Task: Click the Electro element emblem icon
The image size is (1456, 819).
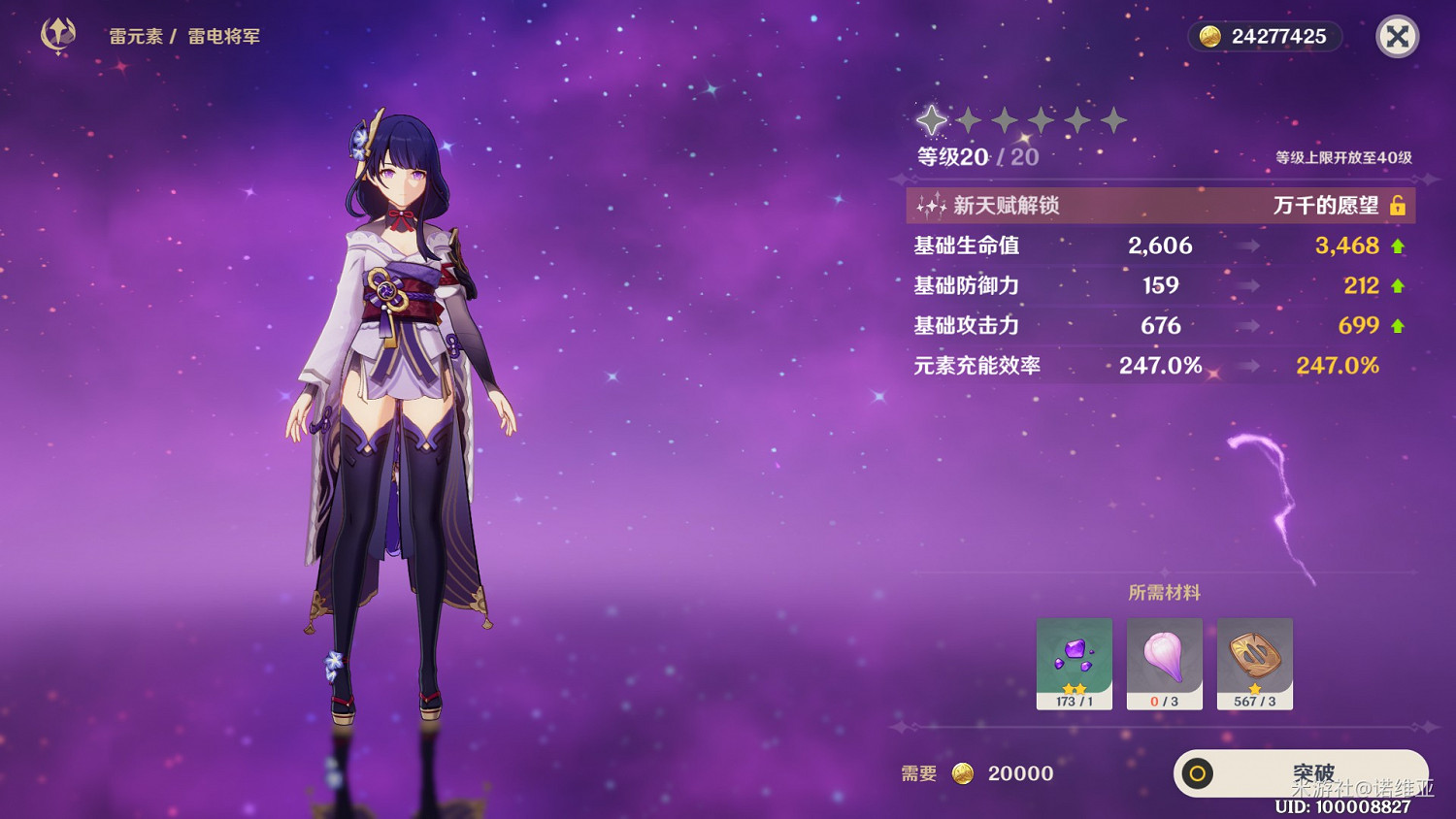Action: click(58, 35)
